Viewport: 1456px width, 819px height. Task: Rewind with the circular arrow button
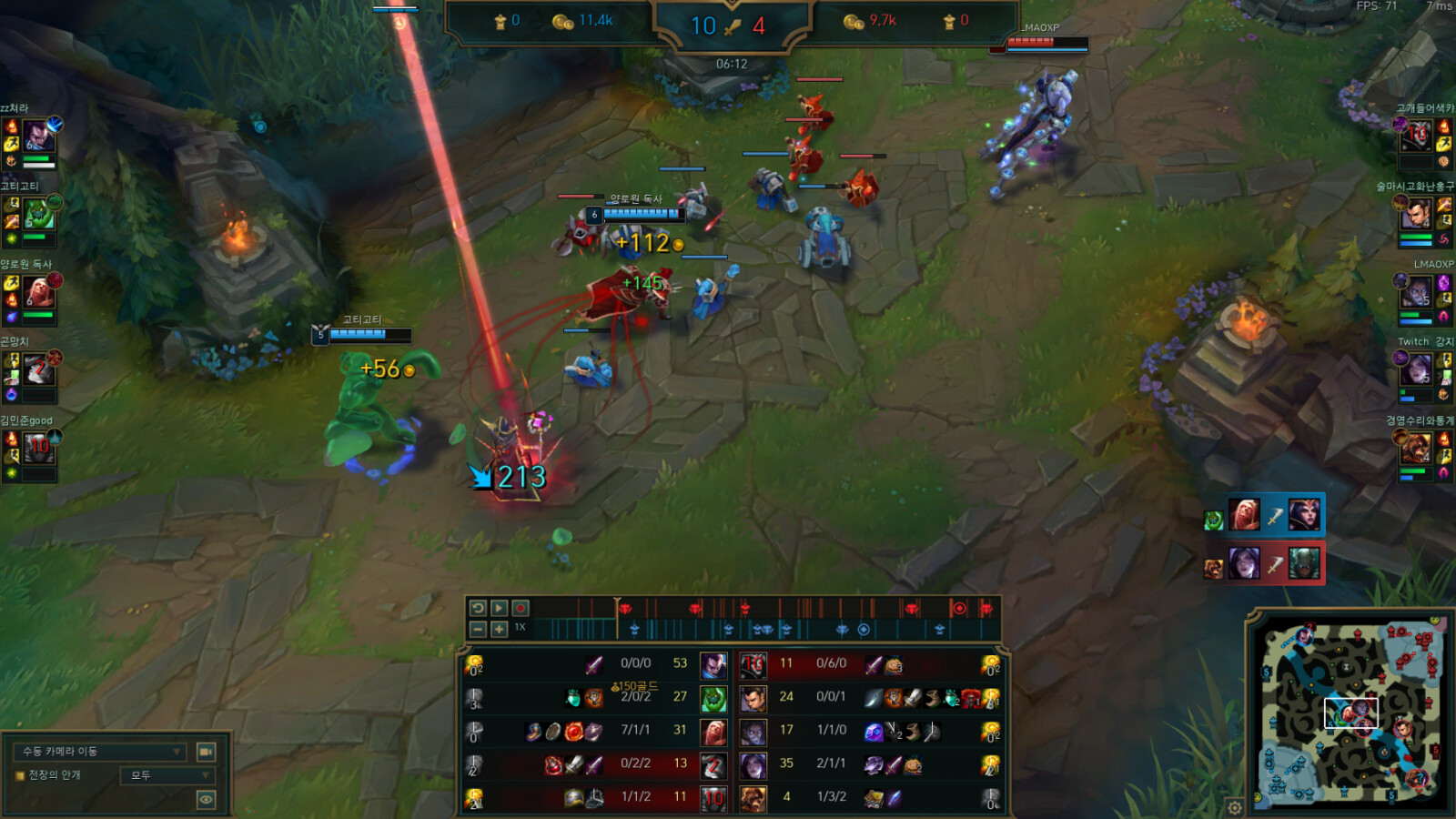478,608
